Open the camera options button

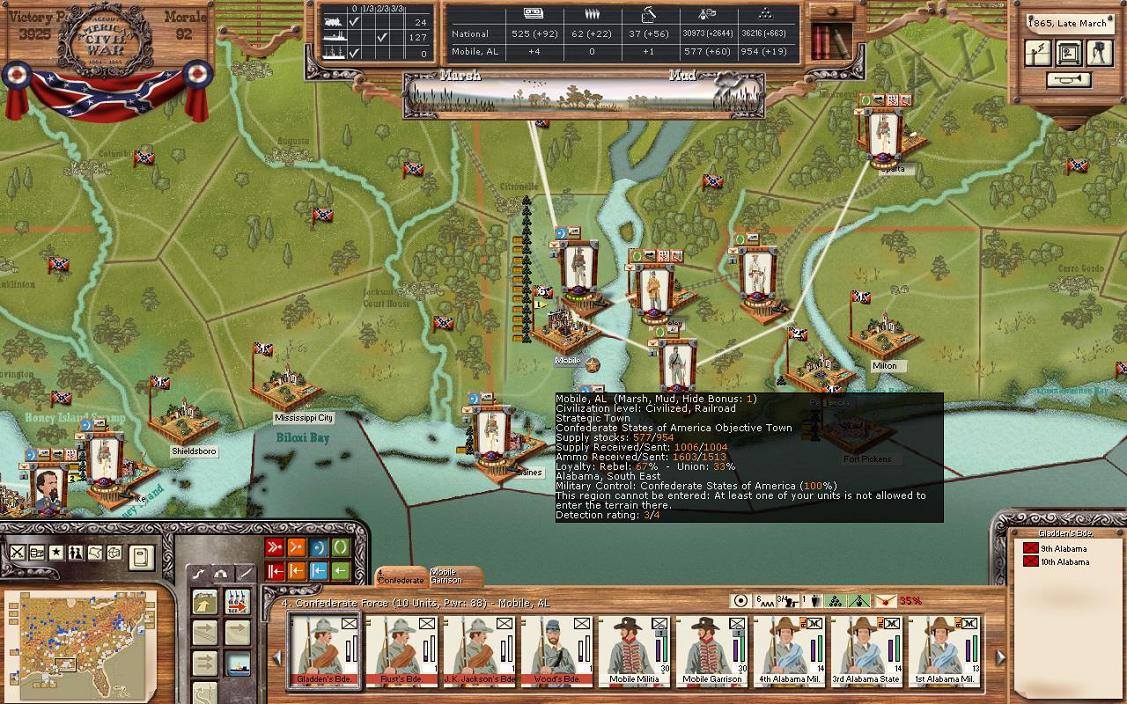(x=1099, y=52)
